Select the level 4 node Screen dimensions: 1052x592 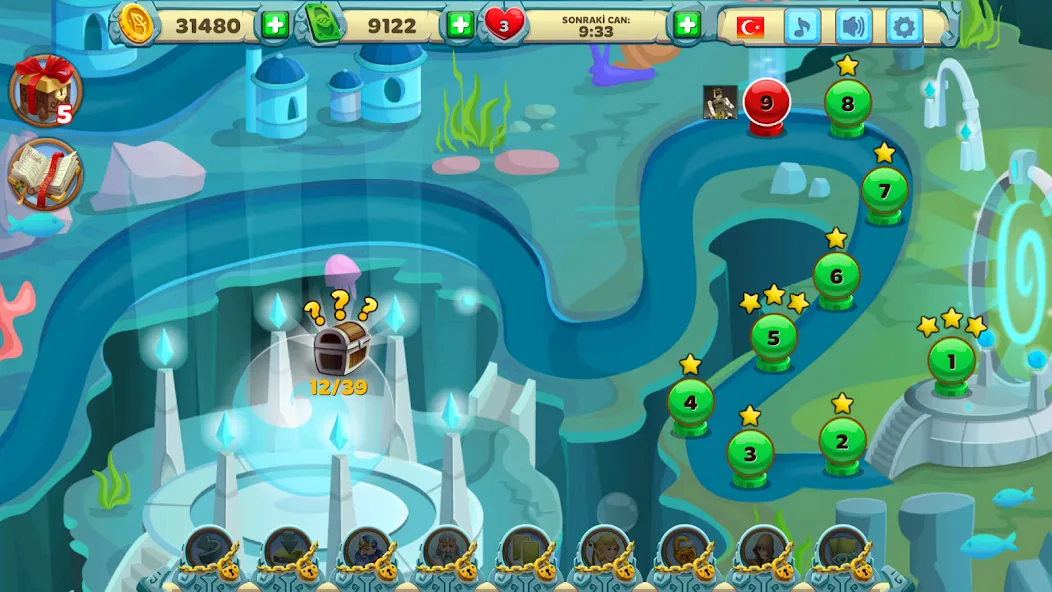(x=690, y=404)
